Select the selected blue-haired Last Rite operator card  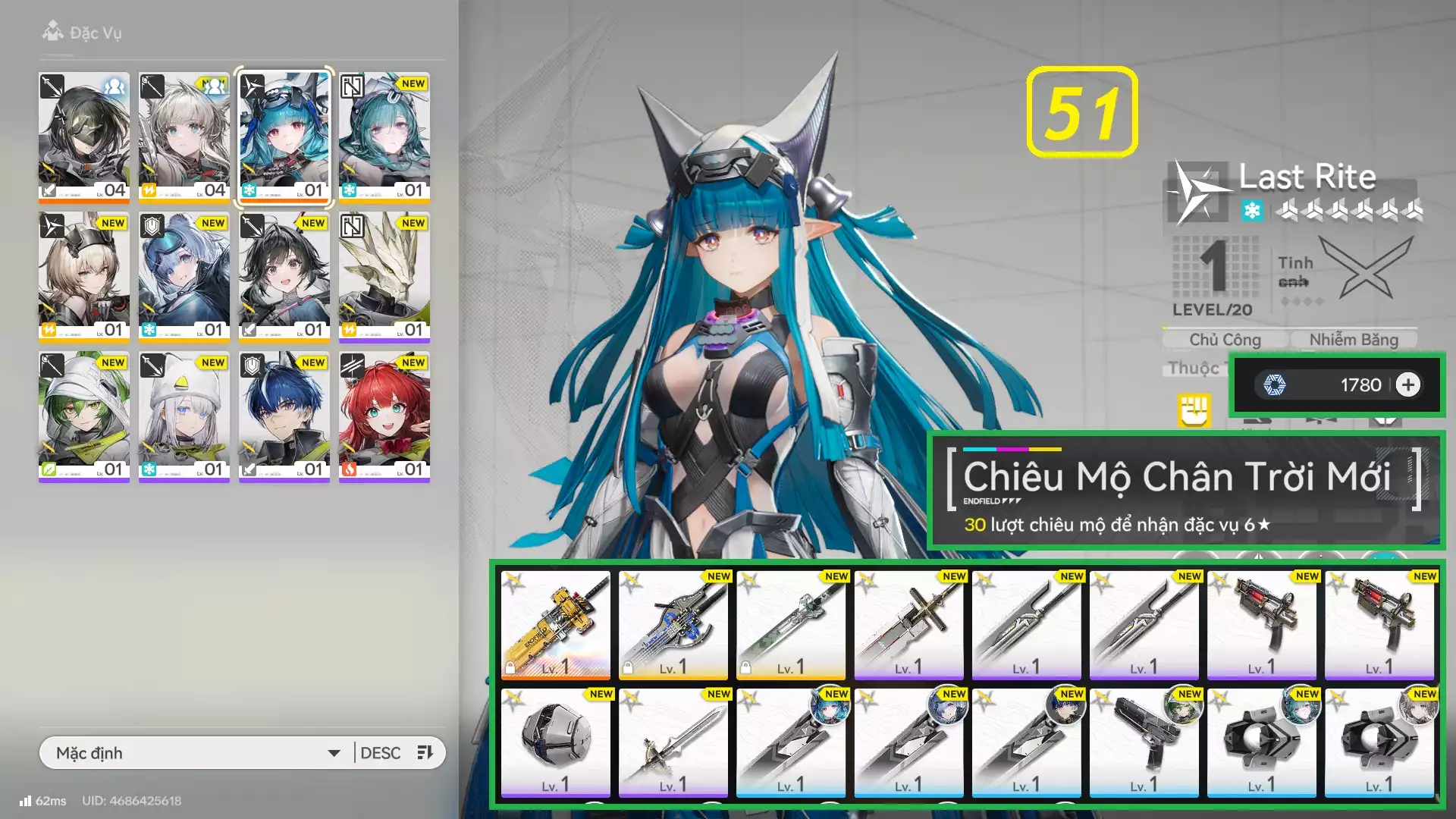(x=284, y=136)
